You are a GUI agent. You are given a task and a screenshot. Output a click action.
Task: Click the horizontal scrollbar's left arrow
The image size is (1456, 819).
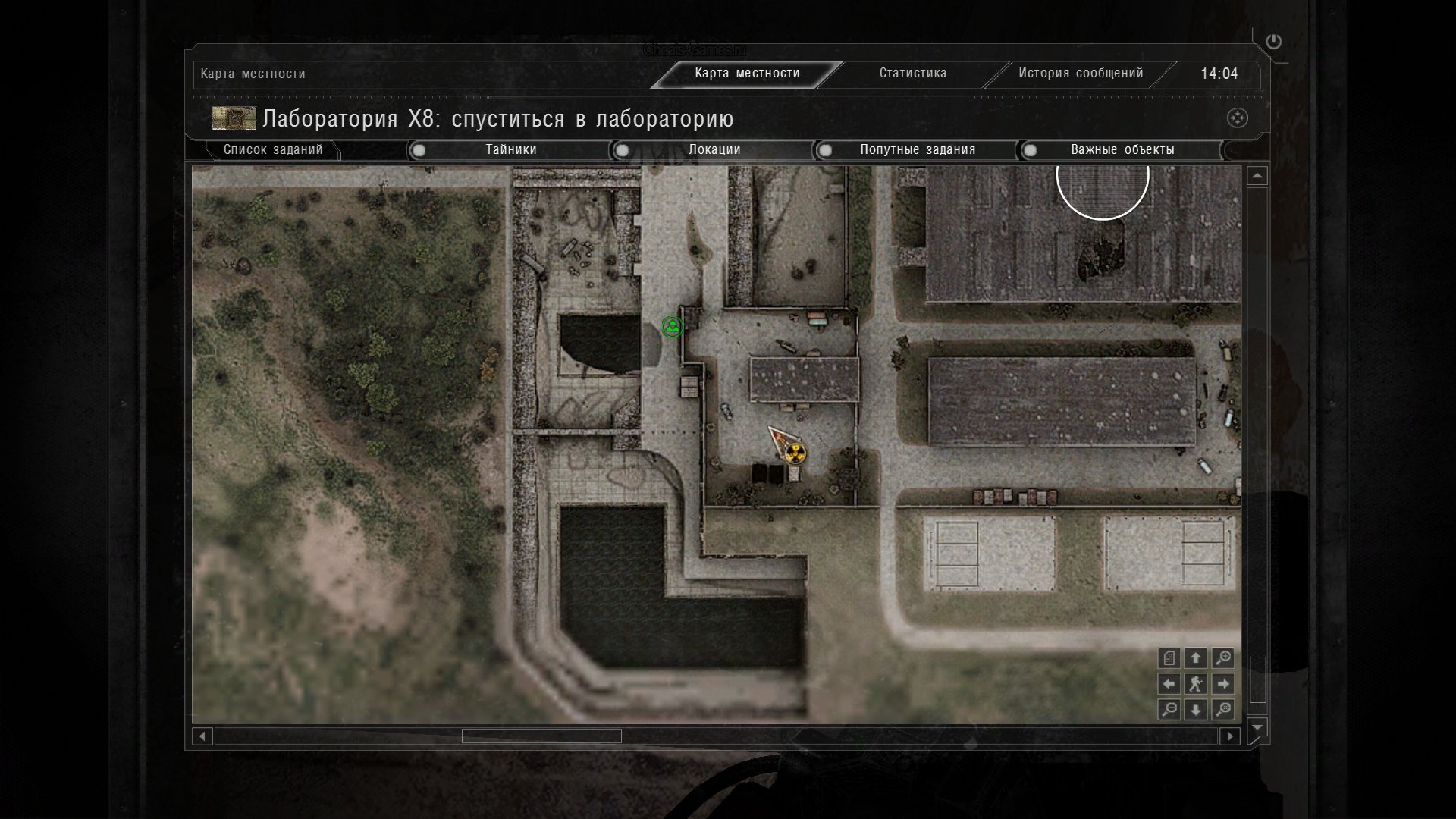tap(202, 736)
